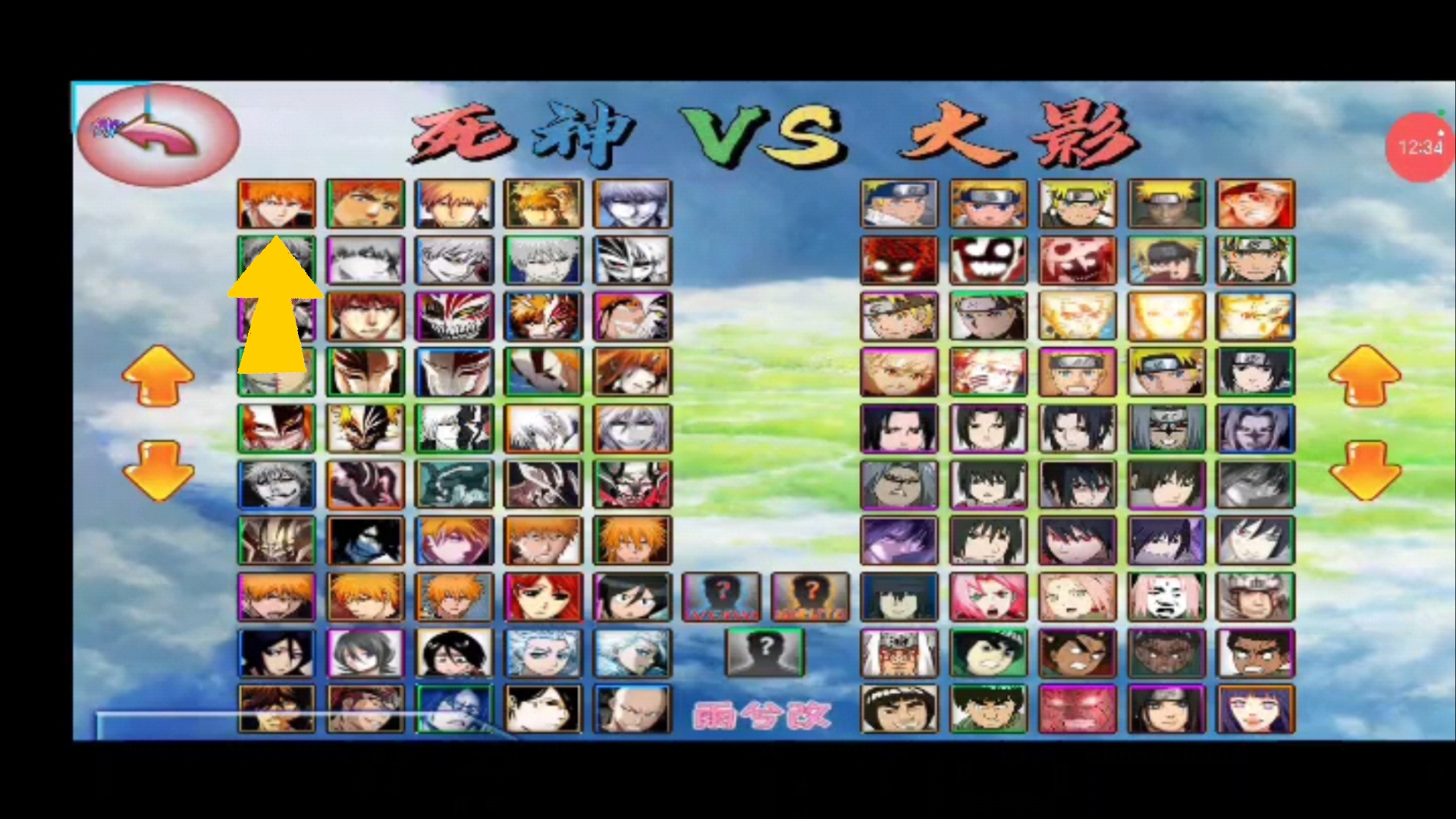The width and height of the screenshot is (1456, 819).
Task: Tap the 12:34 clock bubble
Action: coord(1420,146)
